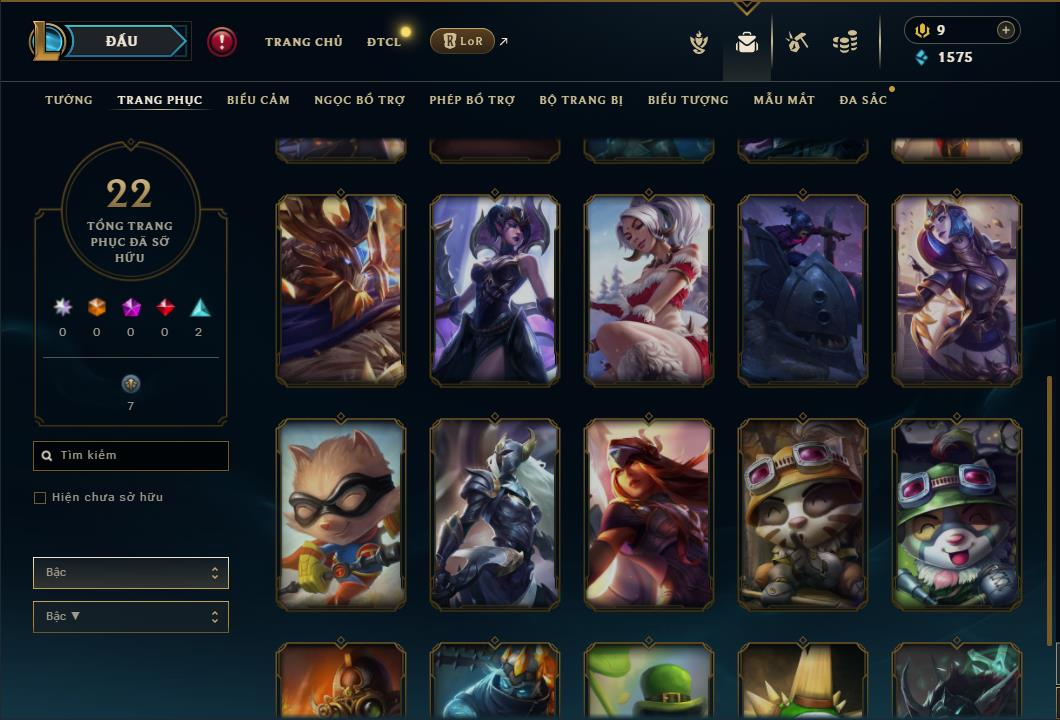Switch to the ĐA SẮC tab
This screenshot has width=1060, height=720.
863,100
